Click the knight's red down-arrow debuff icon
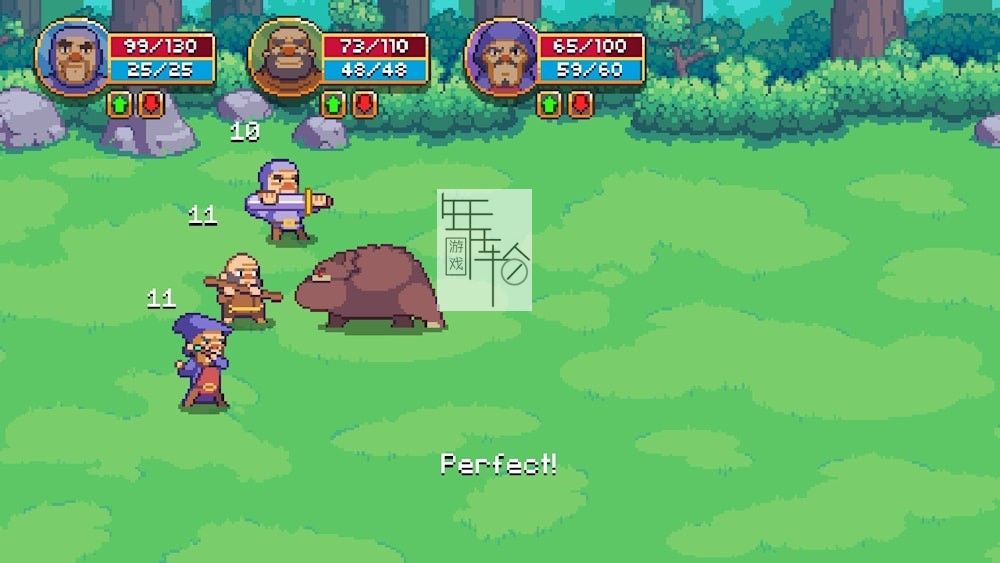Viewport: 1000px width, 563px height. tap(150, 104)
